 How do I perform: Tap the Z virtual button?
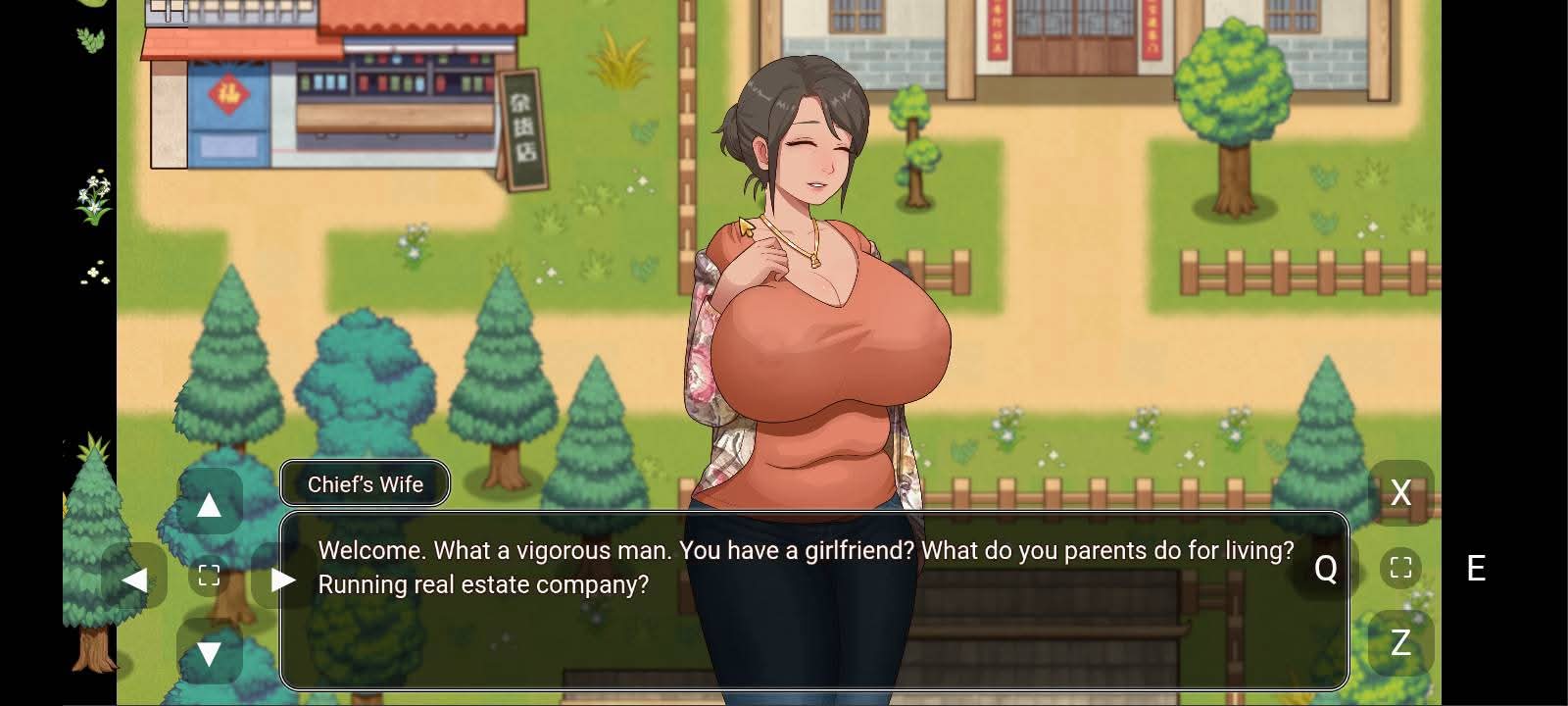(x=1400, y=642)
